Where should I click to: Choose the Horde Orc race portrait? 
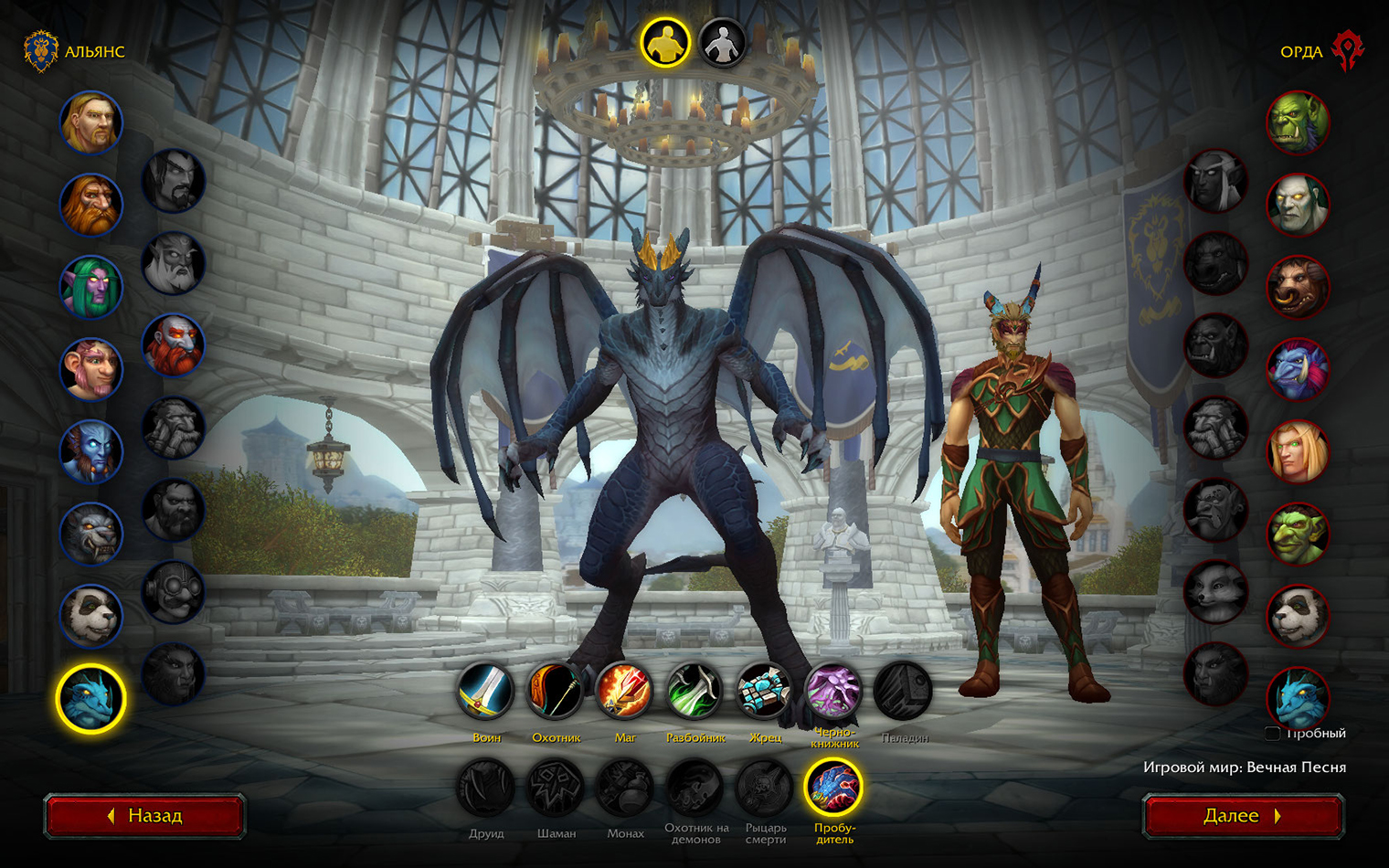tap(1298, 122)
